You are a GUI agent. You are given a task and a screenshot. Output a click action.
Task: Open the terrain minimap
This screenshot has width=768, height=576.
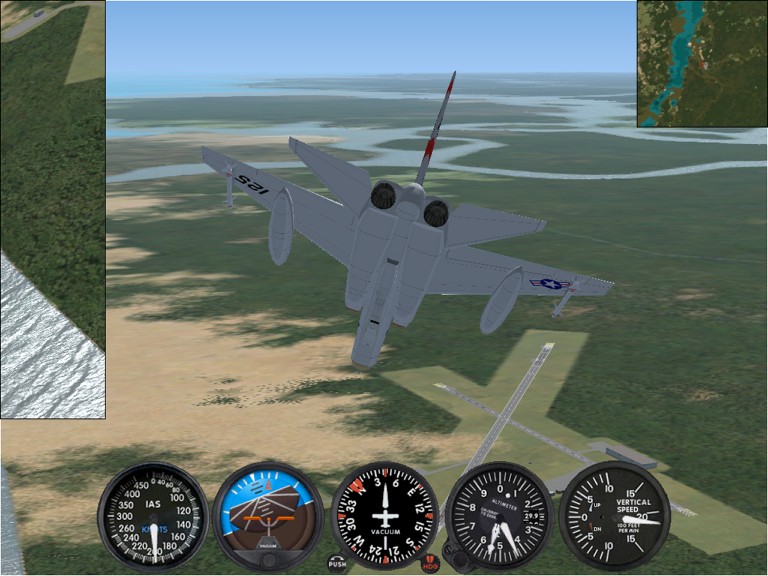702,63
